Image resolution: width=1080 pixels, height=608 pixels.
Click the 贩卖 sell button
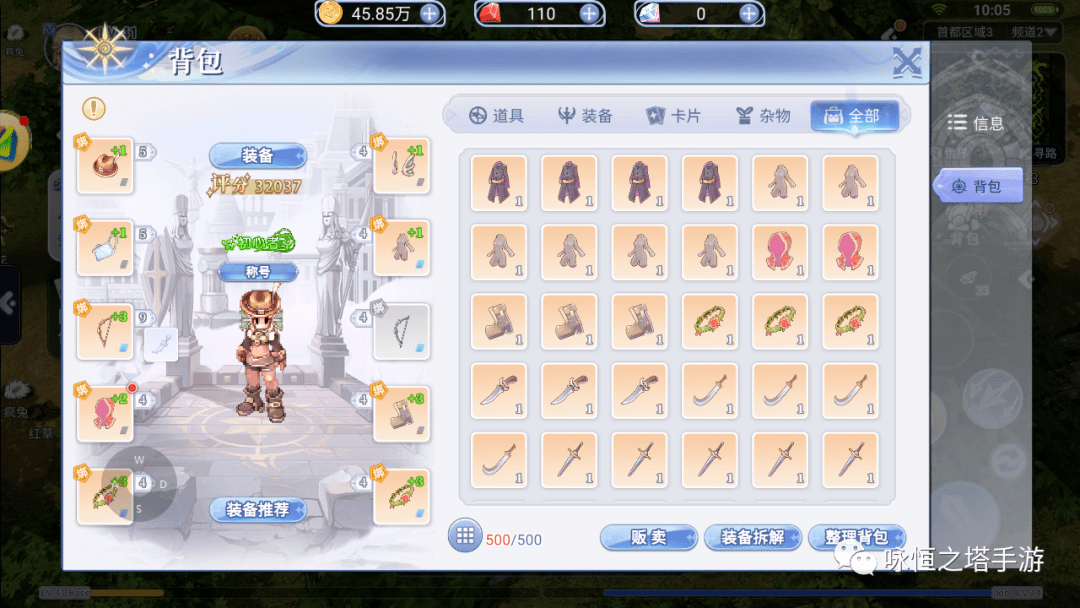pyautogui.click(x=648, y=538)
